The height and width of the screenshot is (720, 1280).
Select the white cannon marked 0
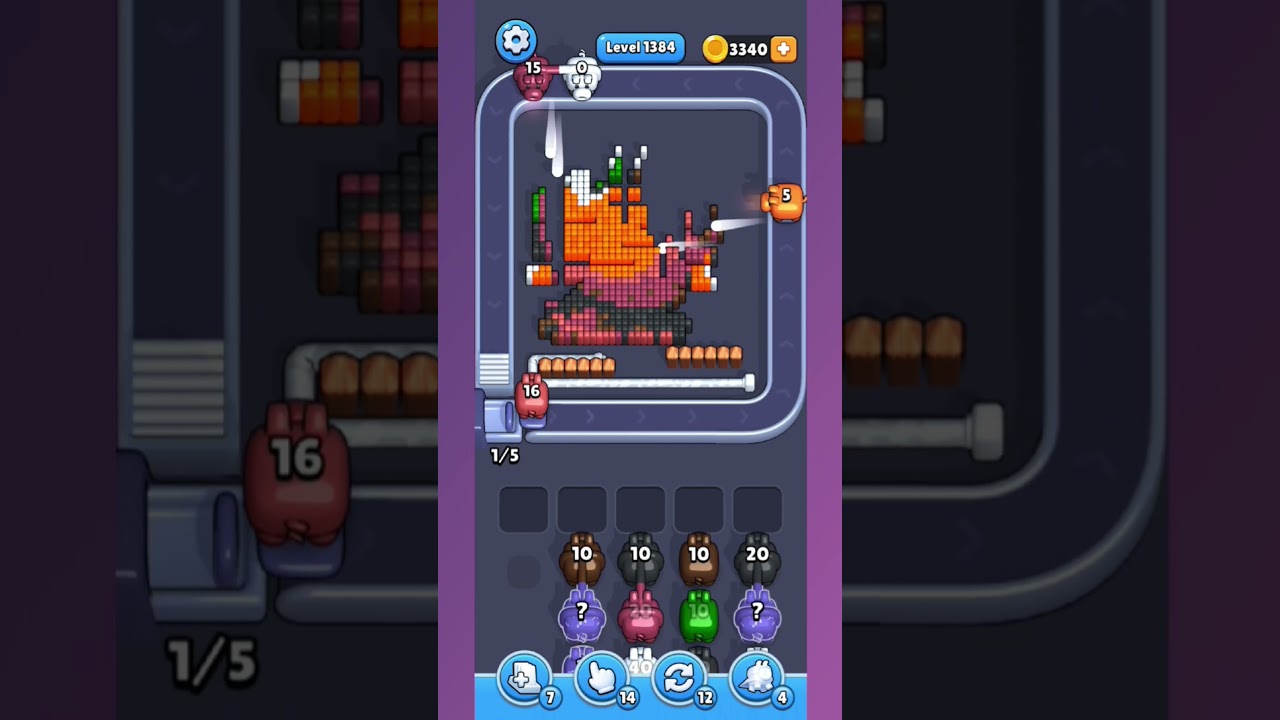pos(581,80)
